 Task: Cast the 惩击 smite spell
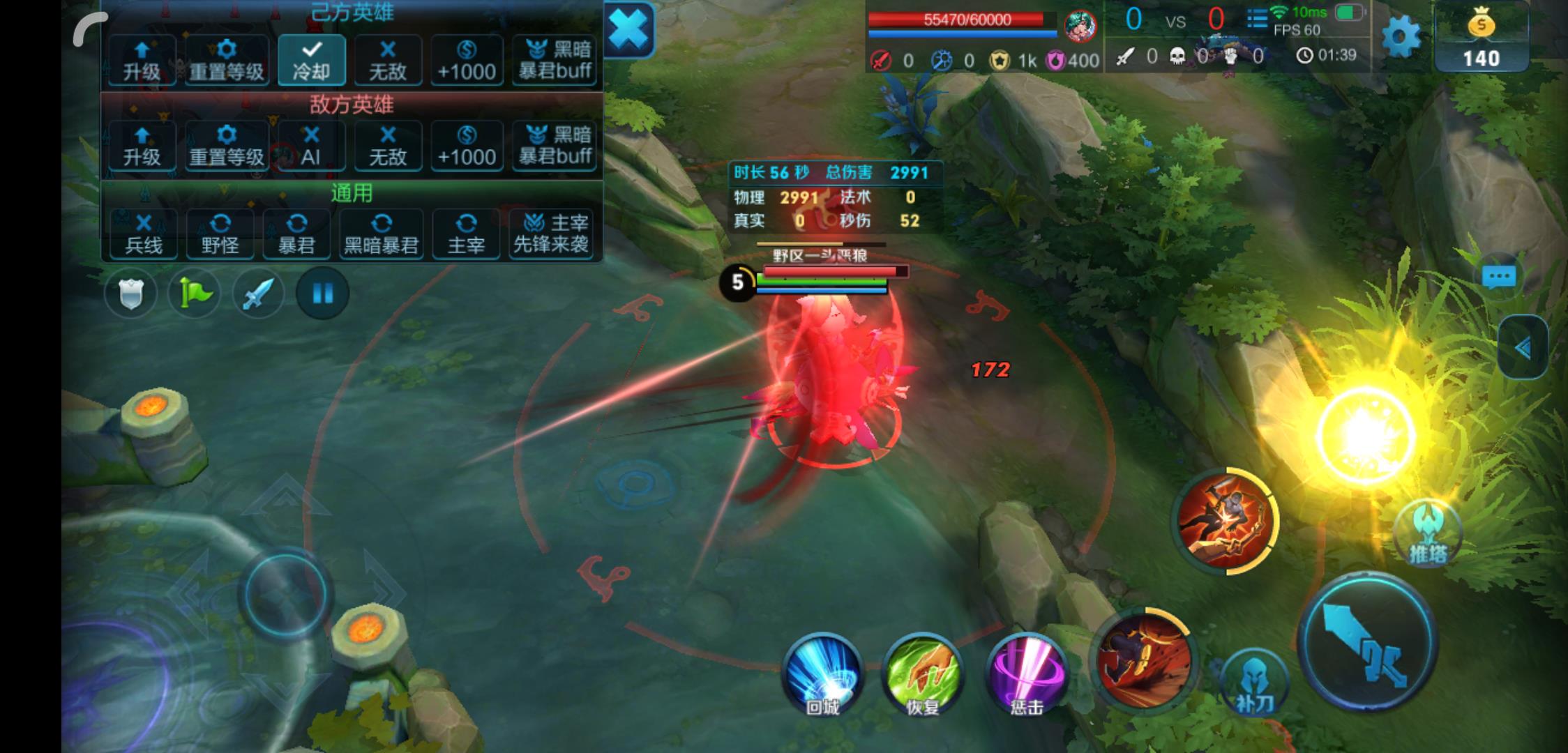[1027, 674]
